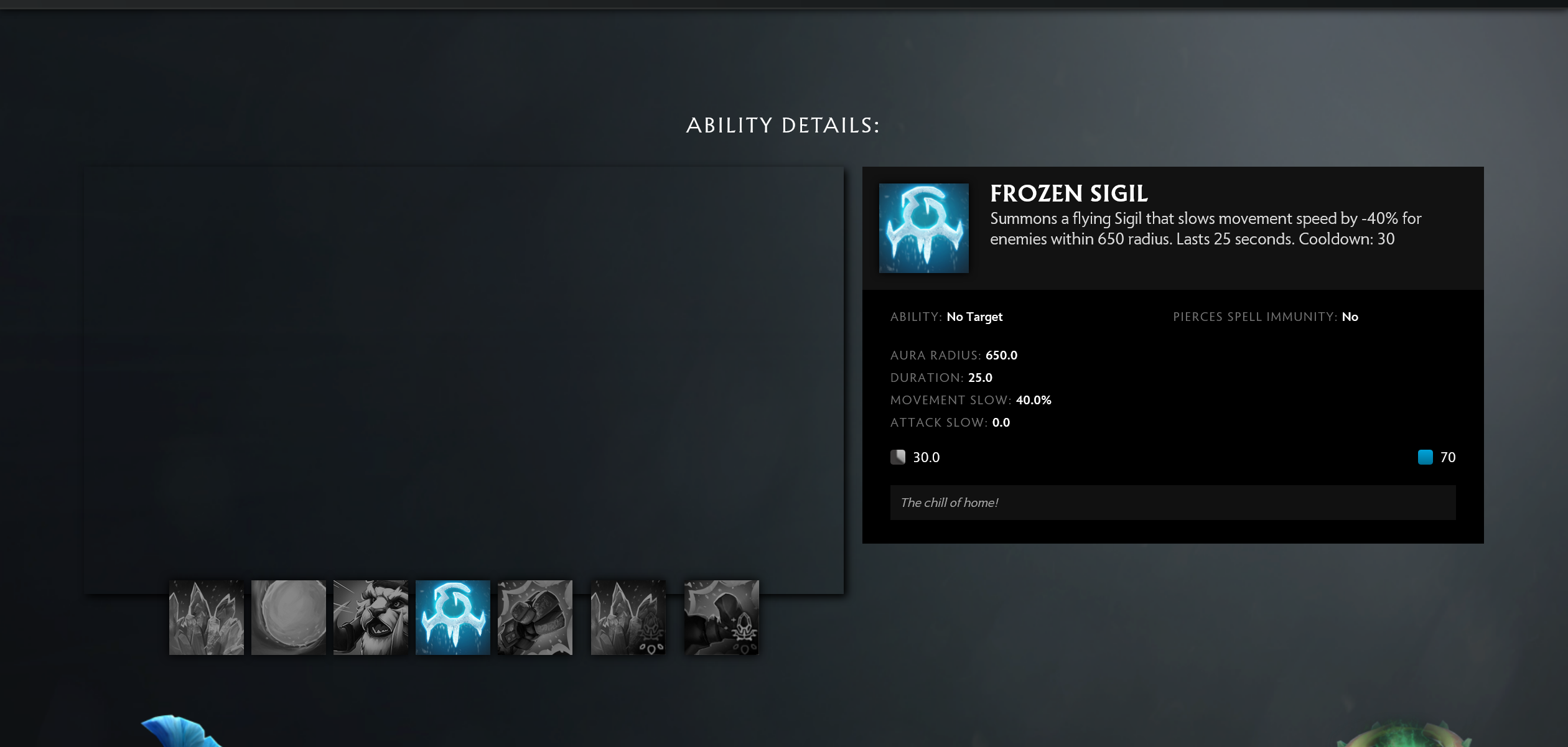Click the AURA RADIUS 650.0 value
This screenshot has width=1568, height=747.
[1002, 355]
